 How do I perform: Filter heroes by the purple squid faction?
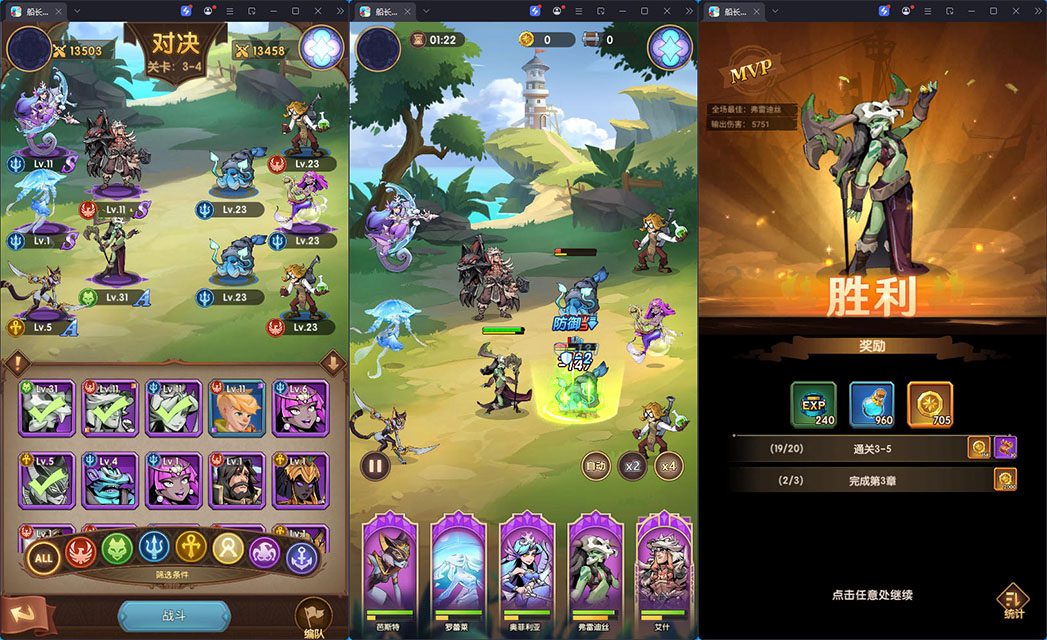(265, 552)
